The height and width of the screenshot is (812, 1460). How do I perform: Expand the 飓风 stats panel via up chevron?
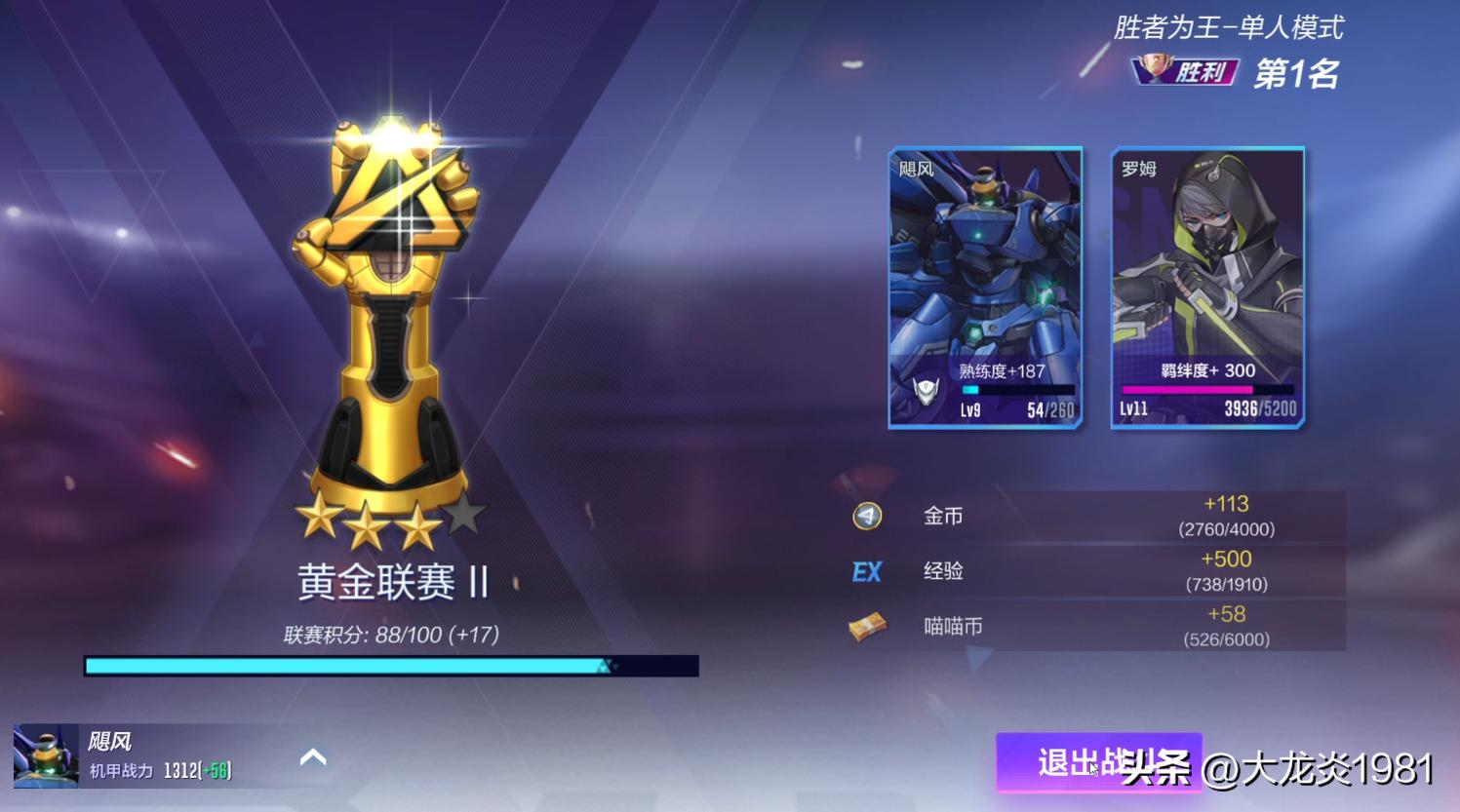(313, 756)
